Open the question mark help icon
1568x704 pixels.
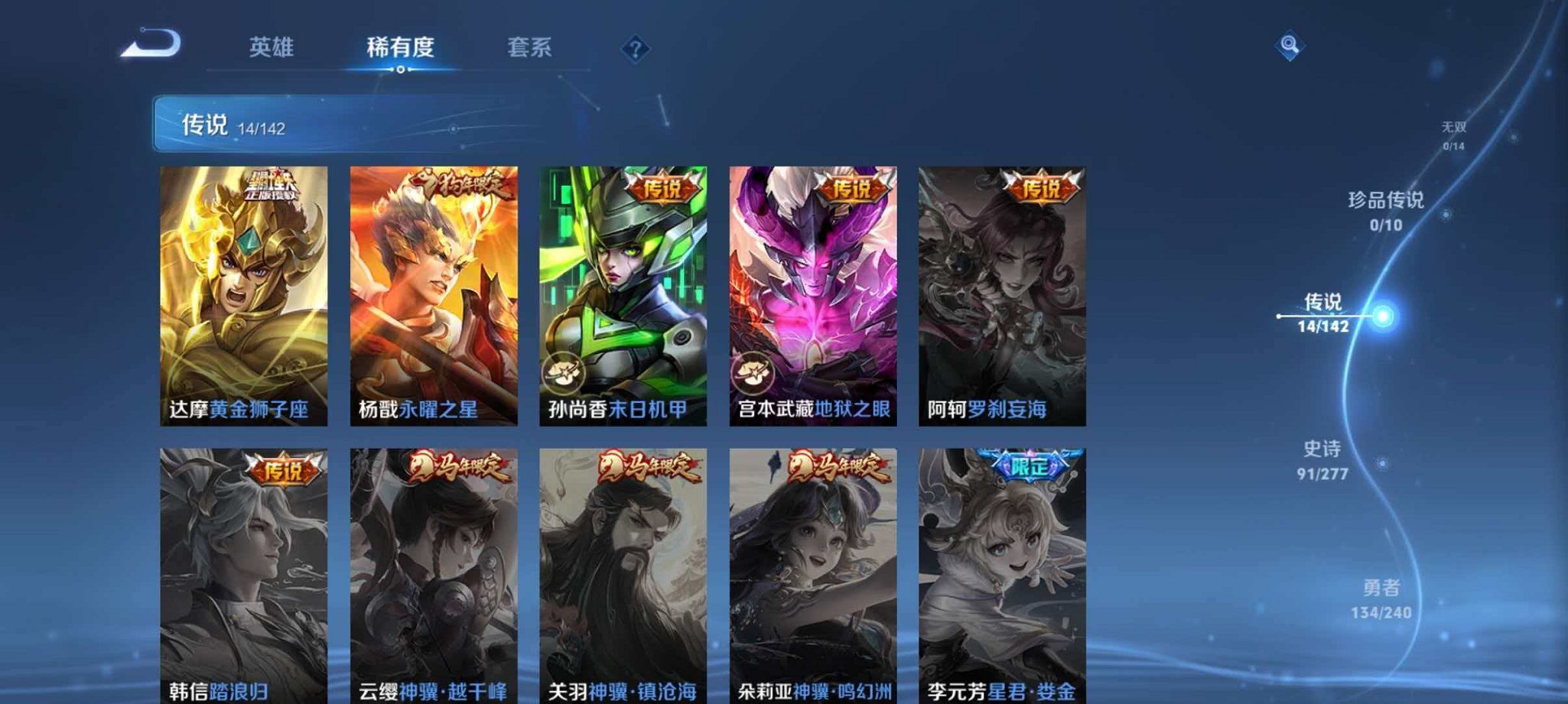pyautogui.click(x=635, y=47)
